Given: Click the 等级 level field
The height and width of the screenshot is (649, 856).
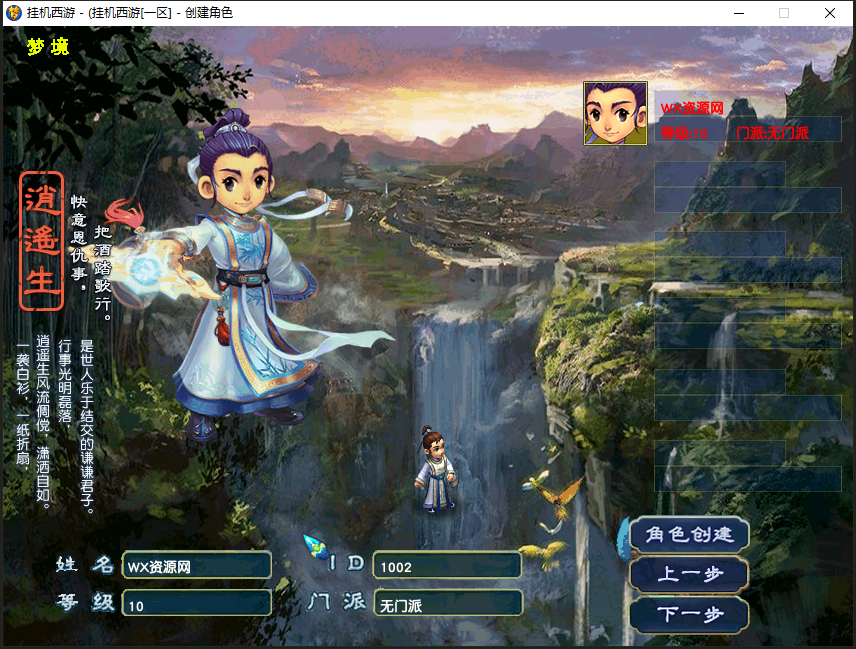Looking at the screenshot, I should pyautogui.click(x=196, y=605).
